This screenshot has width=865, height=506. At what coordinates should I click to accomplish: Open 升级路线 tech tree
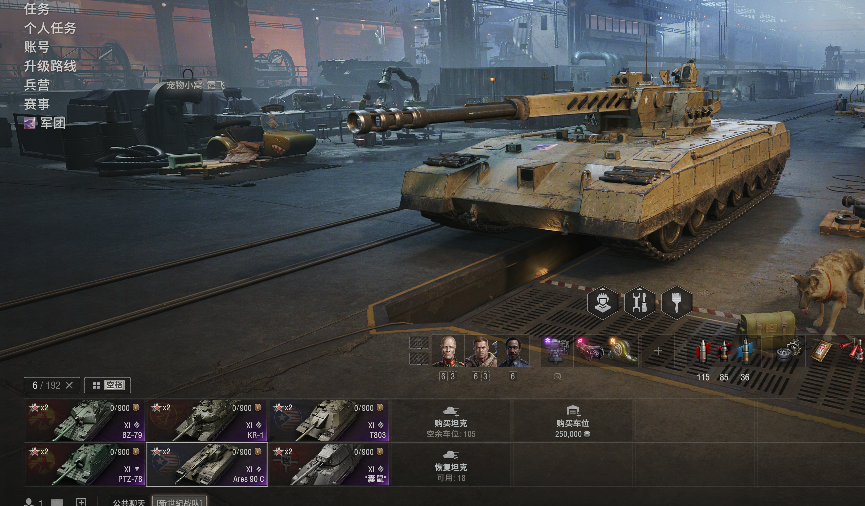(x=50, y=66)
